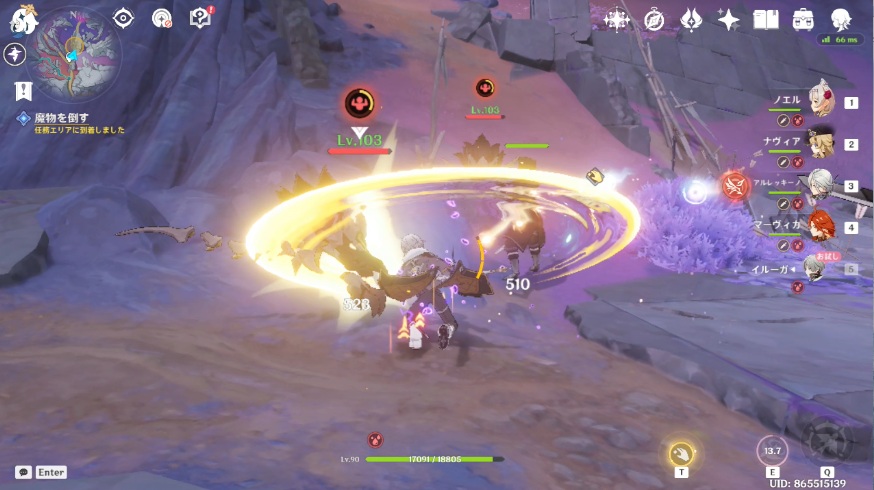Open the Paimon menu

(22, 18)
